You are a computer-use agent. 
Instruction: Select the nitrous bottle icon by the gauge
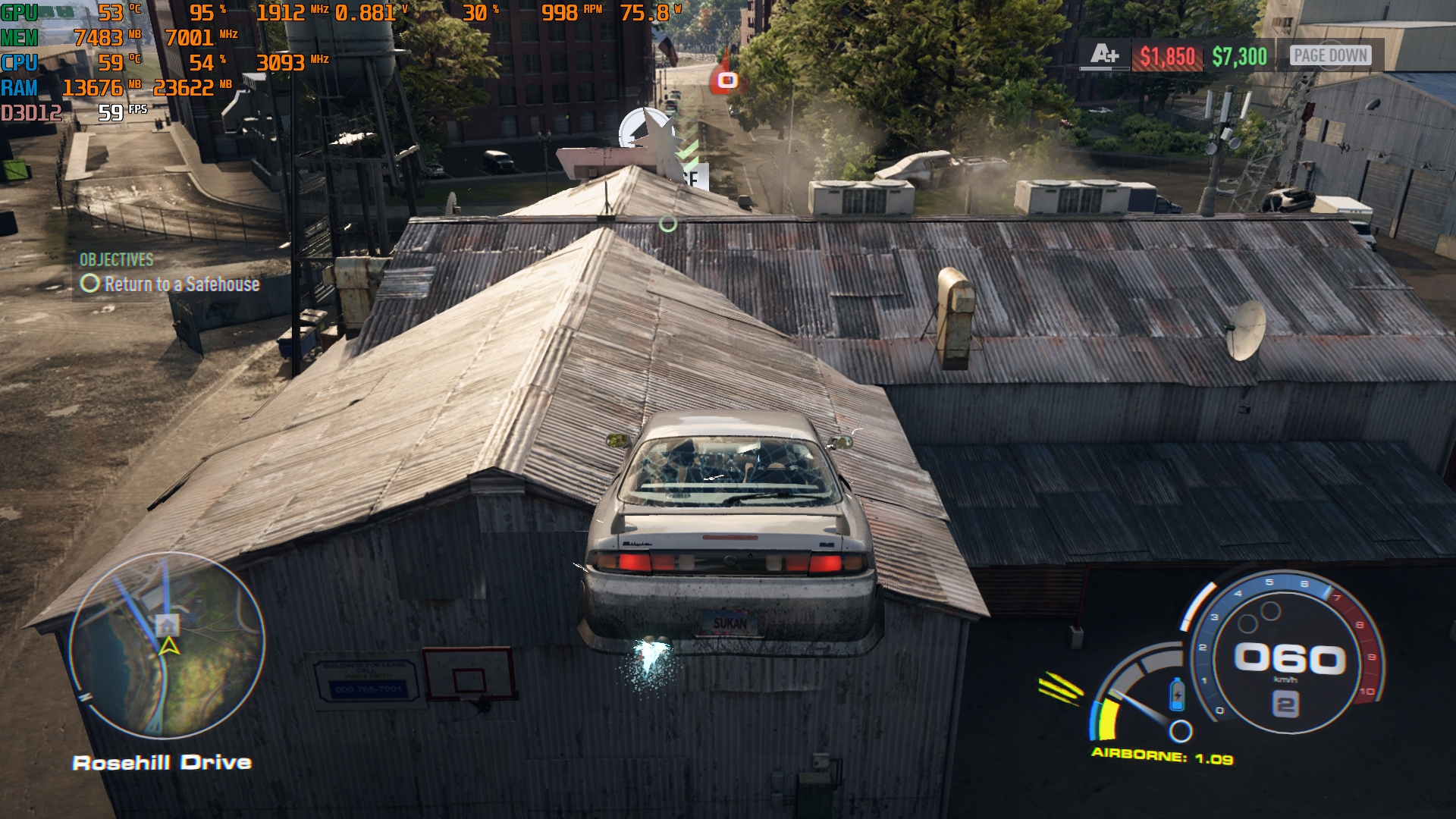coord(1176,694)
